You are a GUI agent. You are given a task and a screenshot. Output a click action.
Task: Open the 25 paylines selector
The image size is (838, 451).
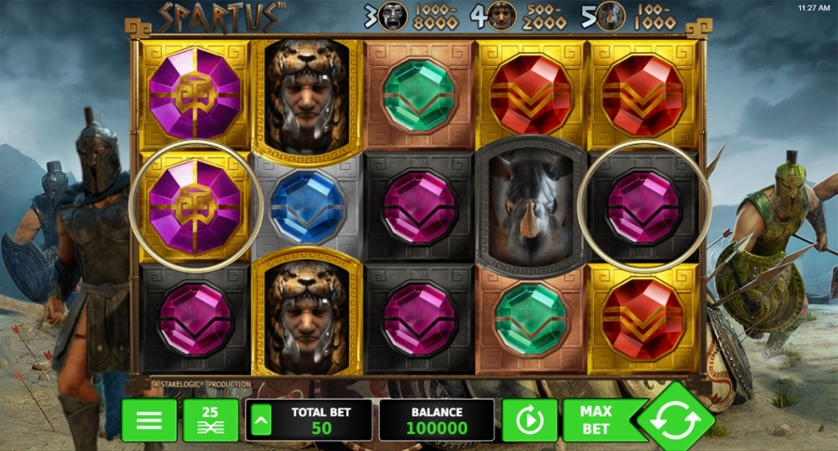pos(210,420)
